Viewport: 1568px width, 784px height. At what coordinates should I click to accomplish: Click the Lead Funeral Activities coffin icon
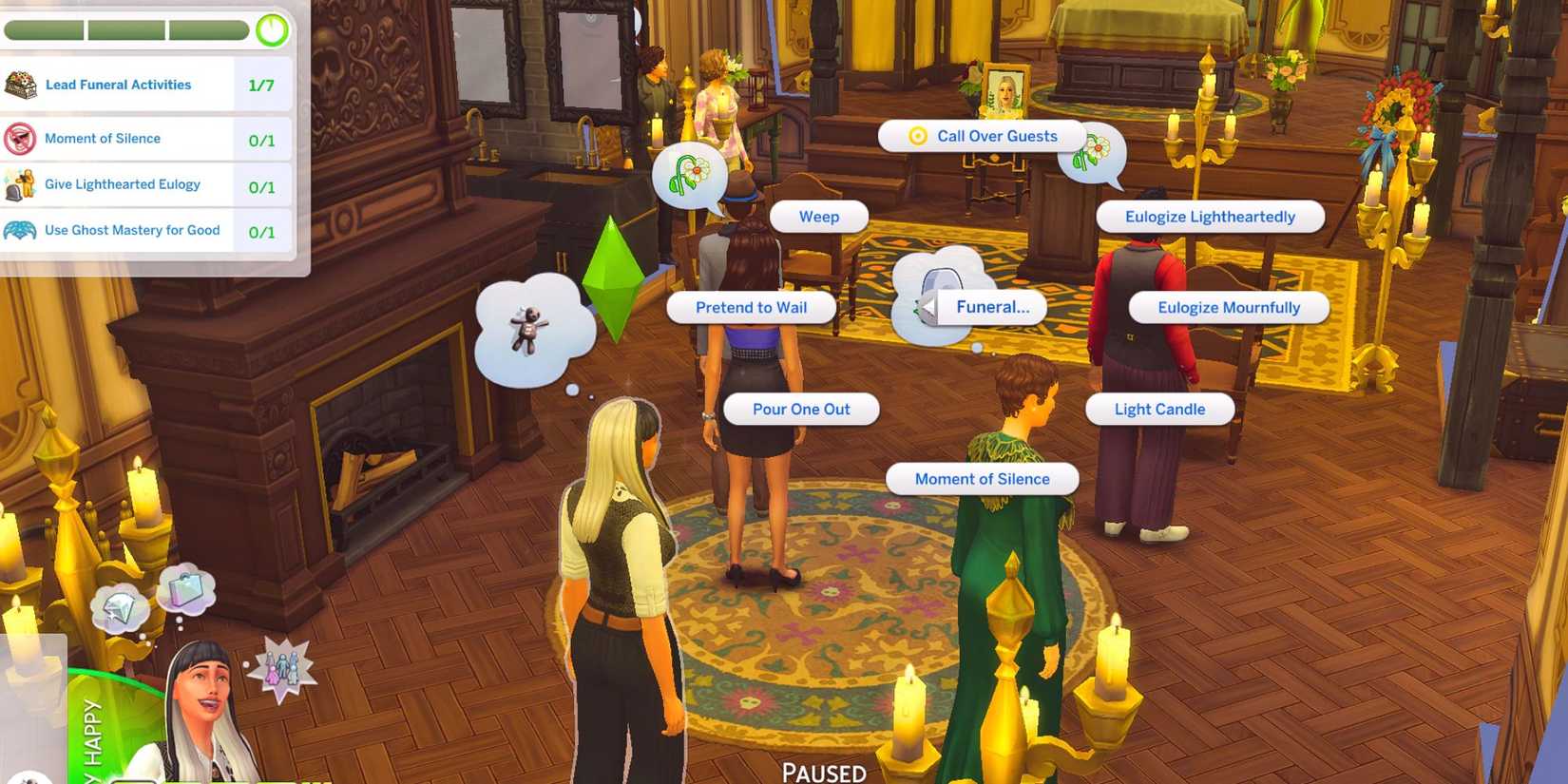pyautogui.click(x=21, y=84)
